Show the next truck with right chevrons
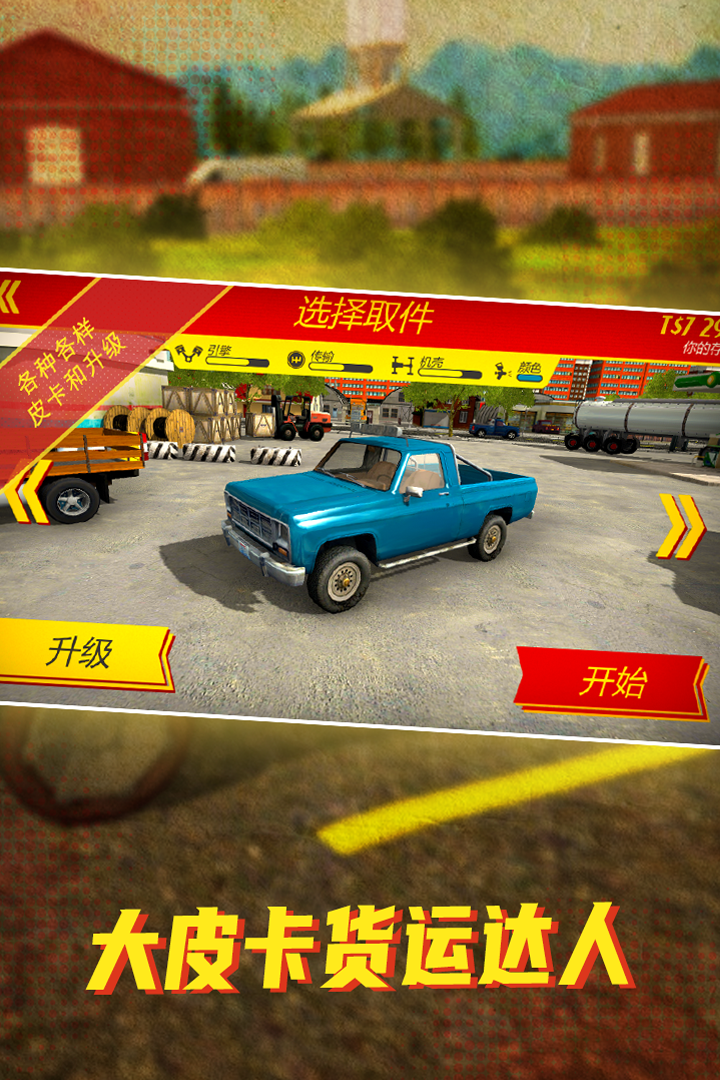The width and height of the screenshot is (720, 1080). coord(681,527)
